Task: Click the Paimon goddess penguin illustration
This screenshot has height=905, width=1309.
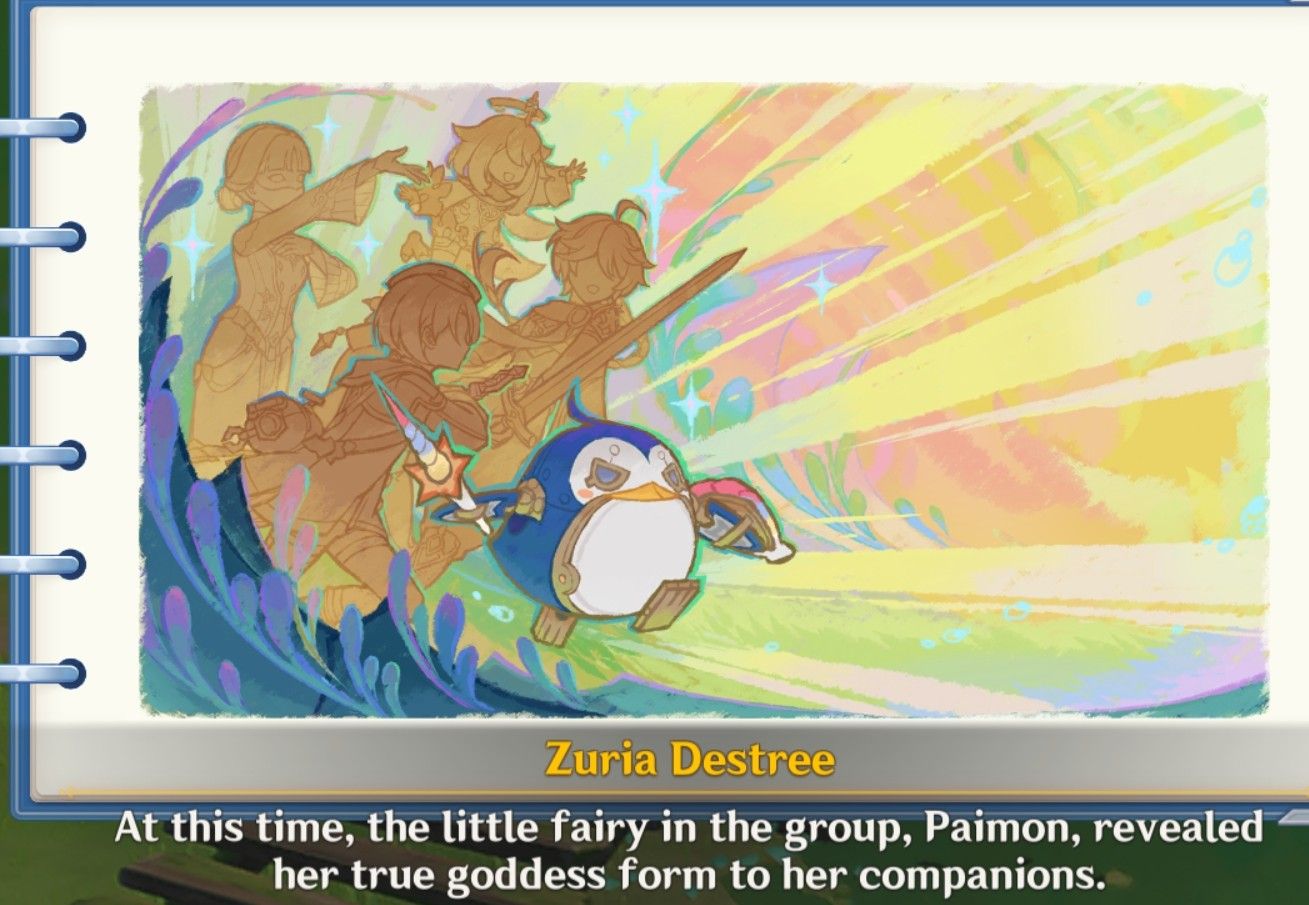Action: pyautogui.click(x=620, y=530)
